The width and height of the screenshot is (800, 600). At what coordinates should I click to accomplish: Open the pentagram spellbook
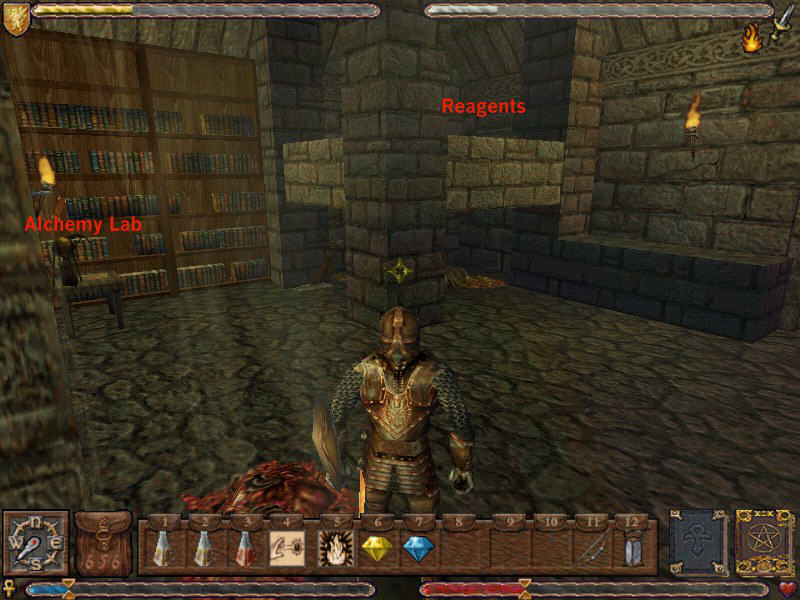pos(764,543)
